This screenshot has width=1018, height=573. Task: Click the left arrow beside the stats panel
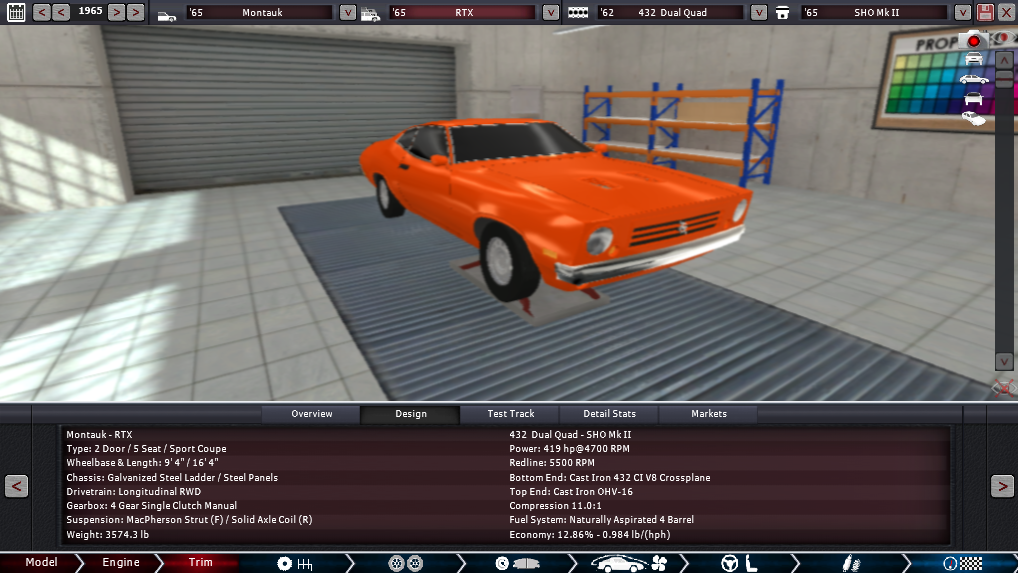[x=16, y=486]
